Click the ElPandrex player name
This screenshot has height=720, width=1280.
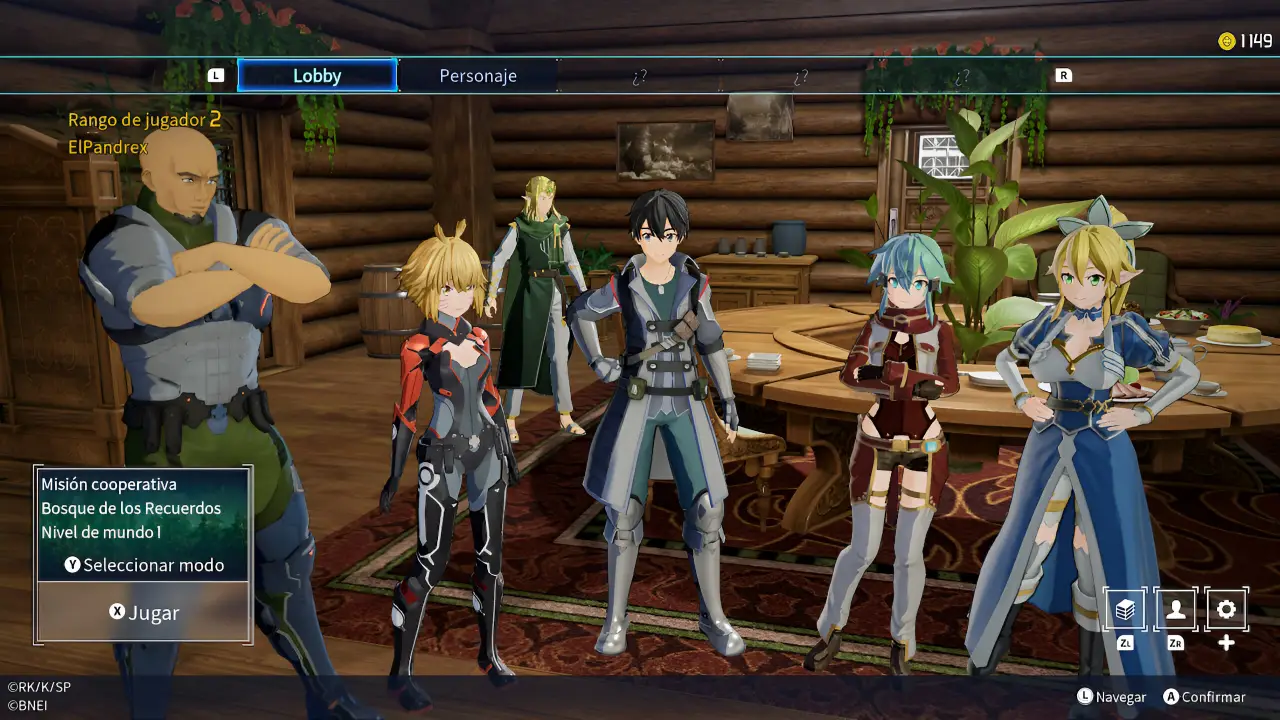click(x=106, y=145)
